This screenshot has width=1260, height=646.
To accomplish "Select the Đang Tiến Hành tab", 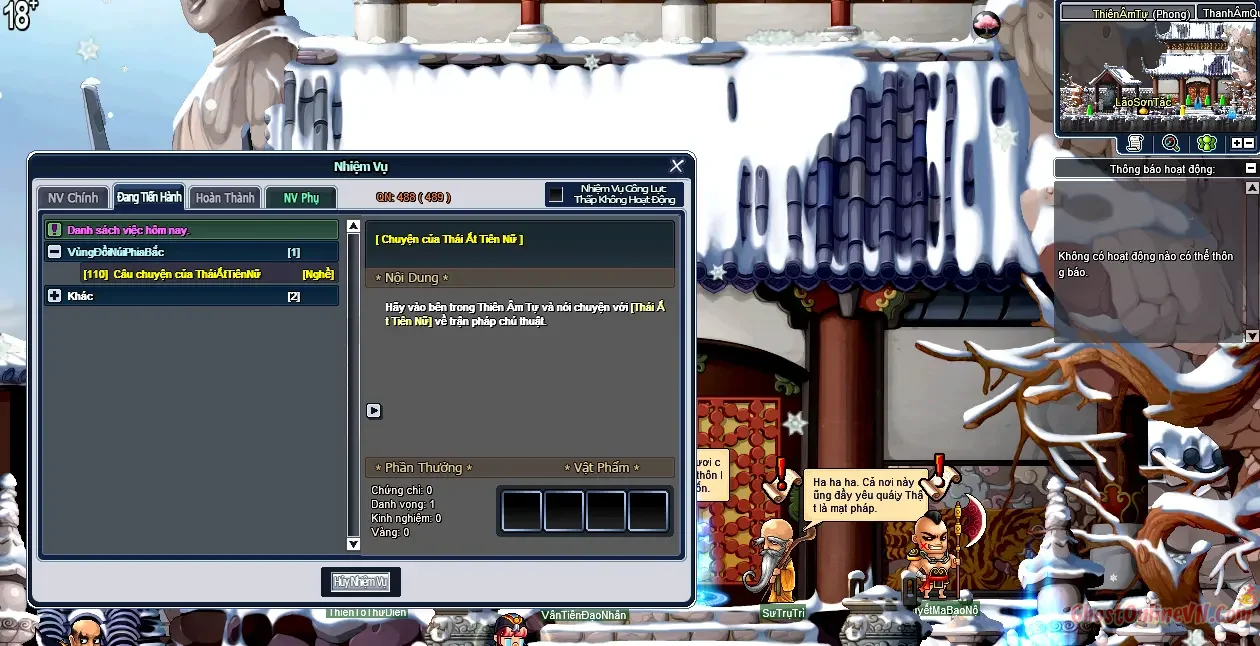I will point(149,197).
